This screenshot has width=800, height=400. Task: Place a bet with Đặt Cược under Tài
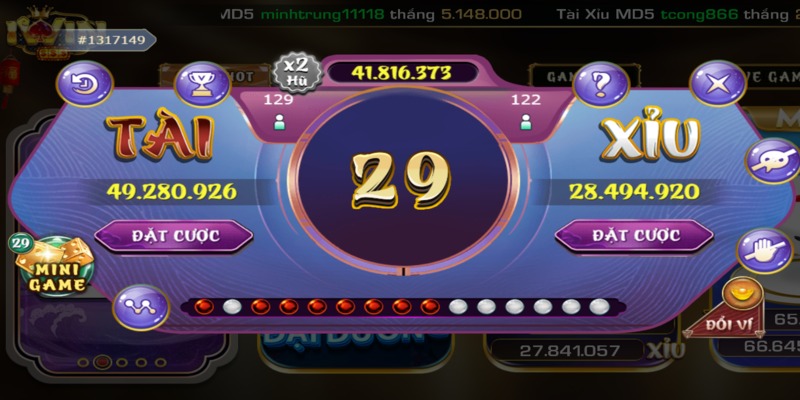coord(174,235)
